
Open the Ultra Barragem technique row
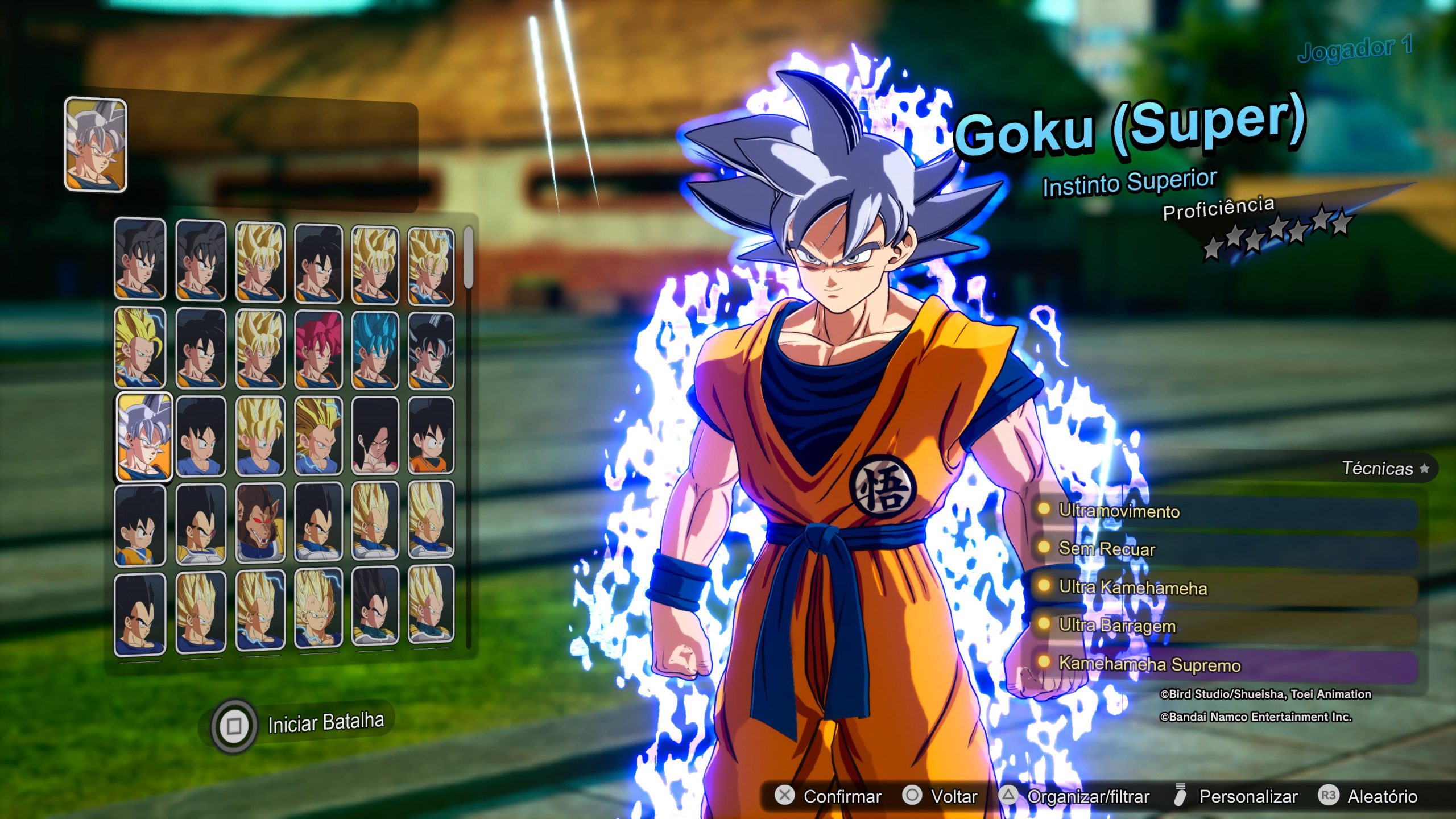pos(1223,626)
